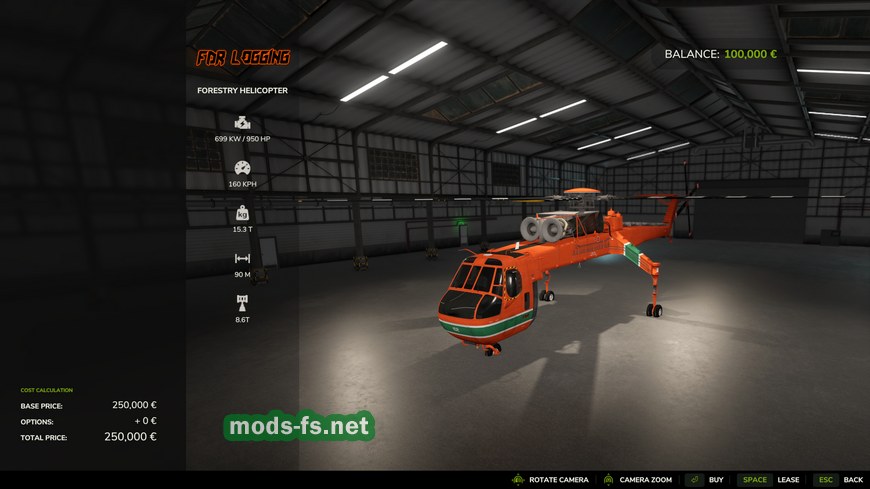Go back from the shop screen

pyautogui.click(x=838, y=480)
